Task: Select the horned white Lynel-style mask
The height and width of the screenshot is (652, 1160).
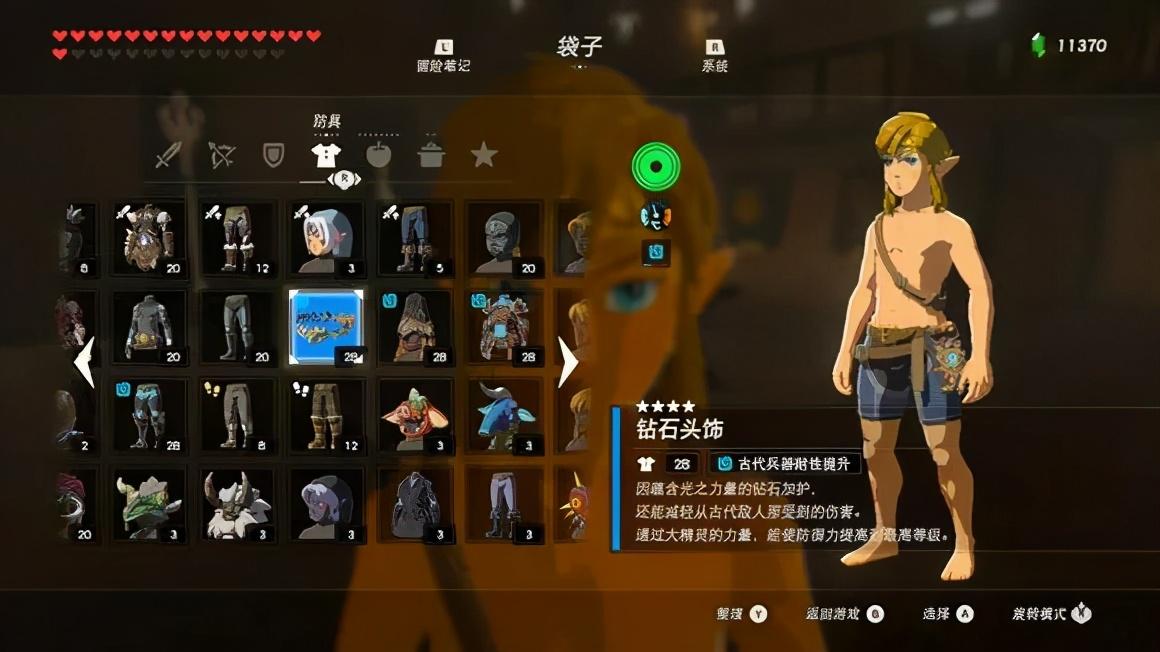Action: point(238,504)
